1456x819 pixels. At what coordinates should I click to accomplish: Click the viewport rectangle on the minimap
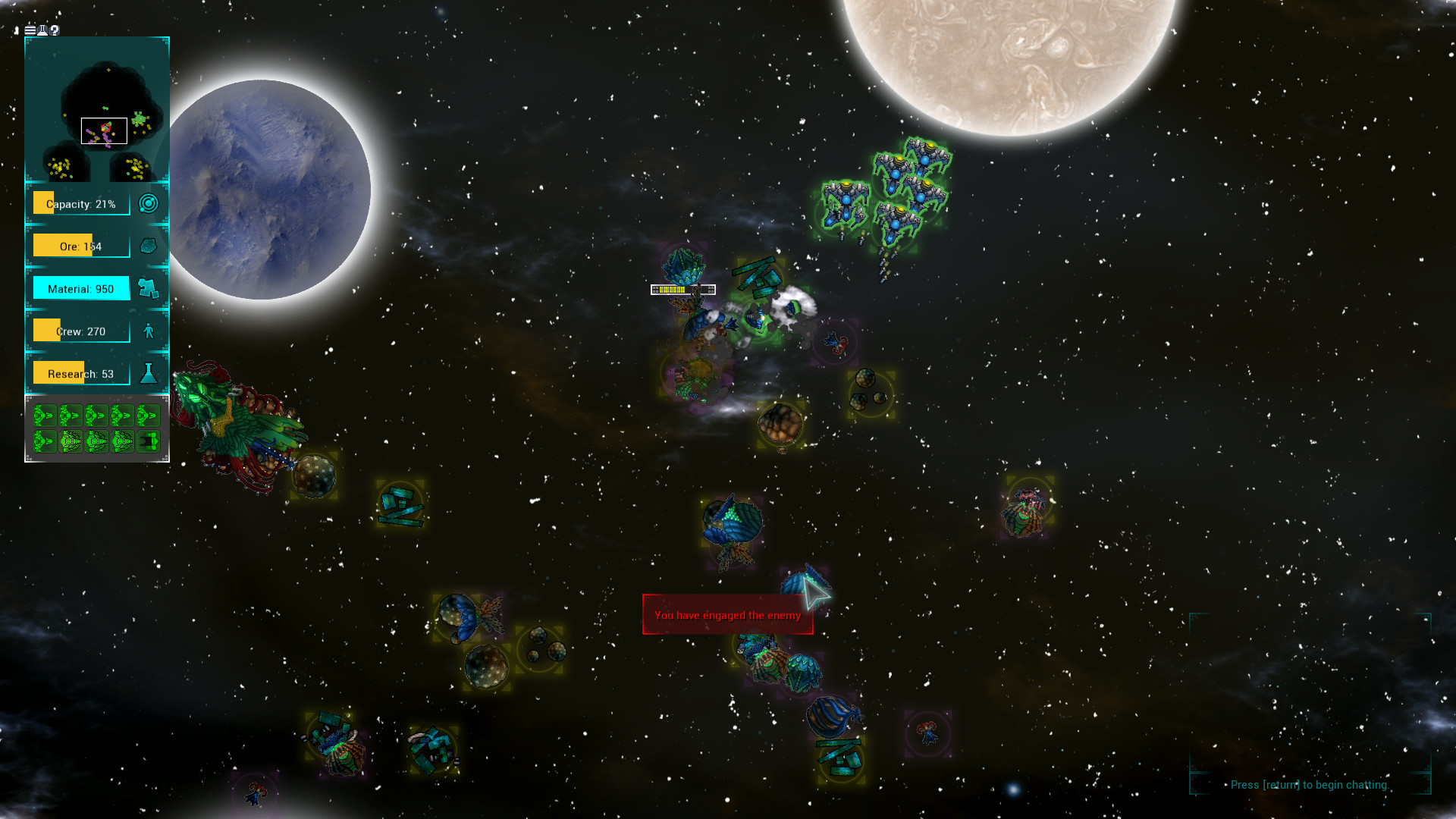tap(103, 130)
